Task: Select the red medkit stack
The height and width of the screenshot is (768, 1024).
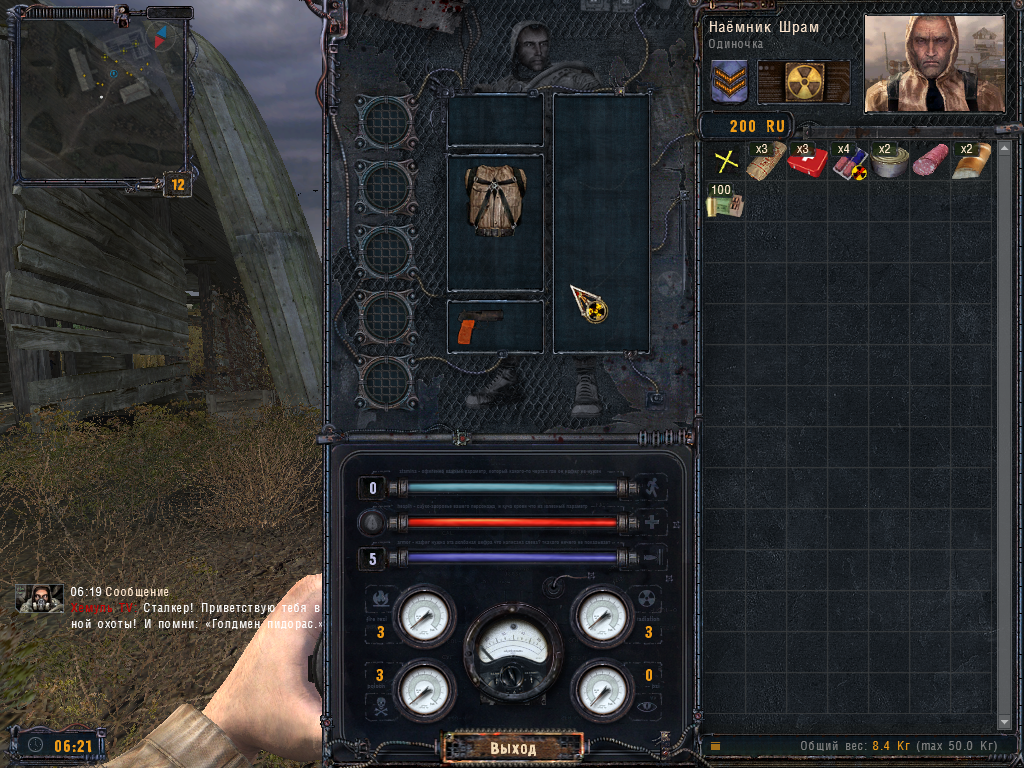Action: [807, 161]
